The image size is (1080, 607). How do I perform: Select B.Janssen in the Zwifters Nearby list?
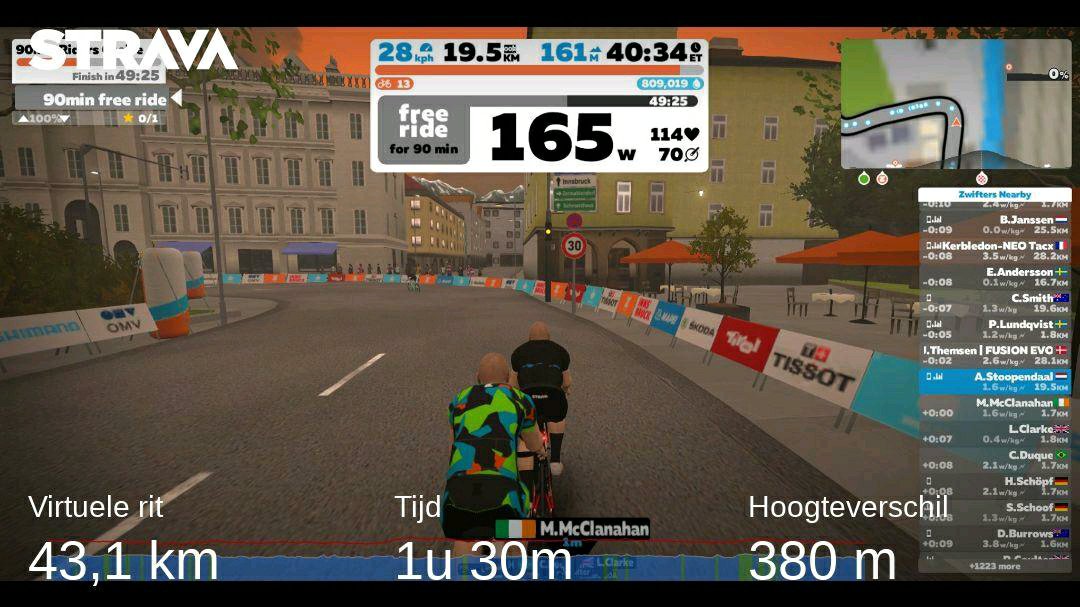point(994,224)
